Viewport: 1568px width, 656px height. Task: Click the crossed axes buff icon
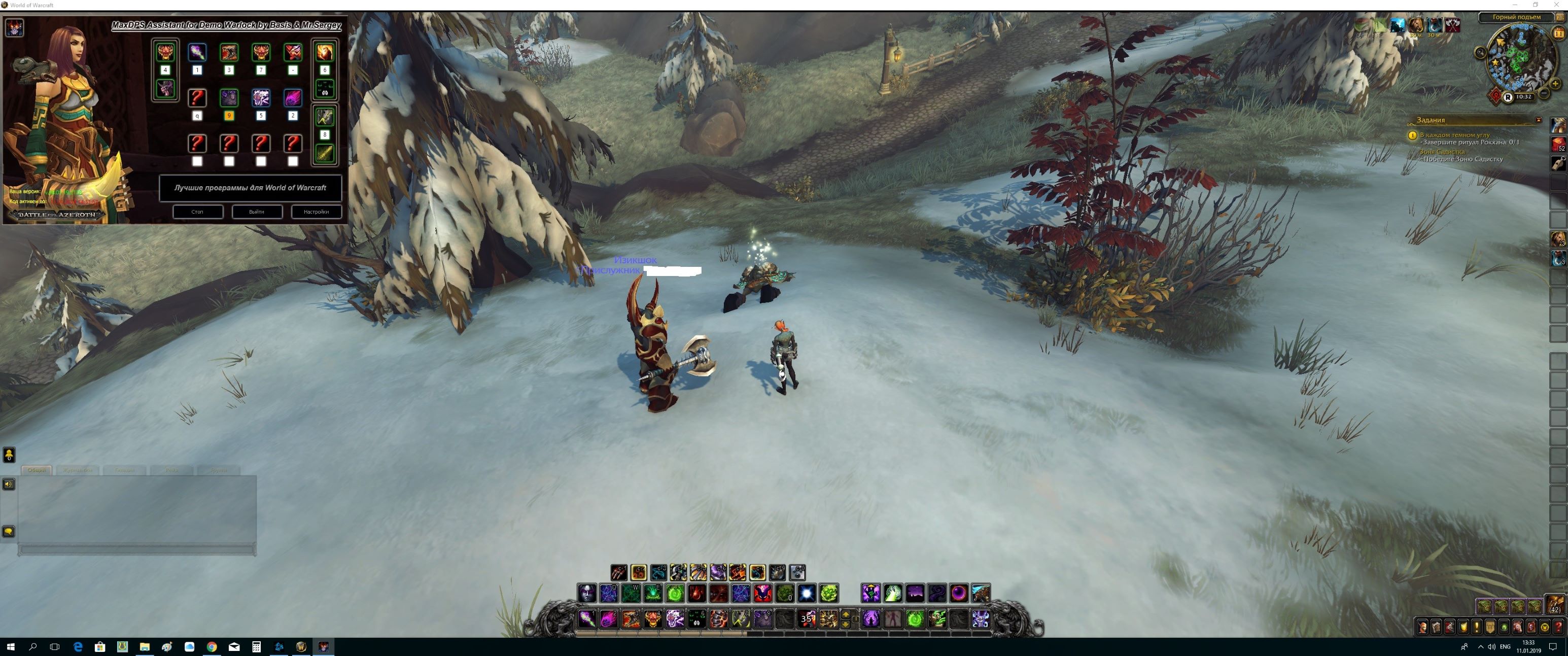point(1453,25)
